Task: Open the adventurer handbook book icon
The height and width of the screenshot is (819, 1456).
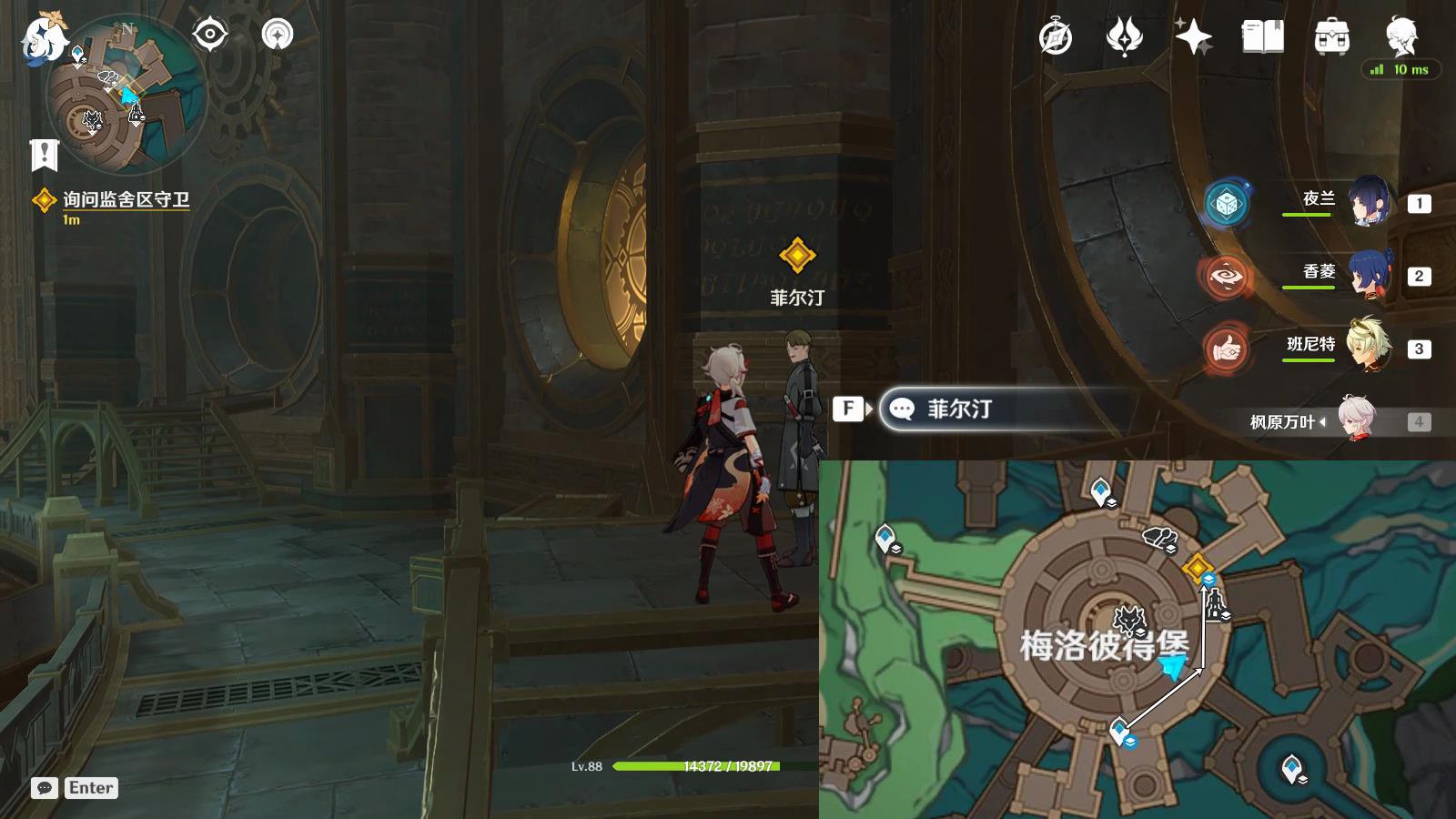Action: (1262, 38)
